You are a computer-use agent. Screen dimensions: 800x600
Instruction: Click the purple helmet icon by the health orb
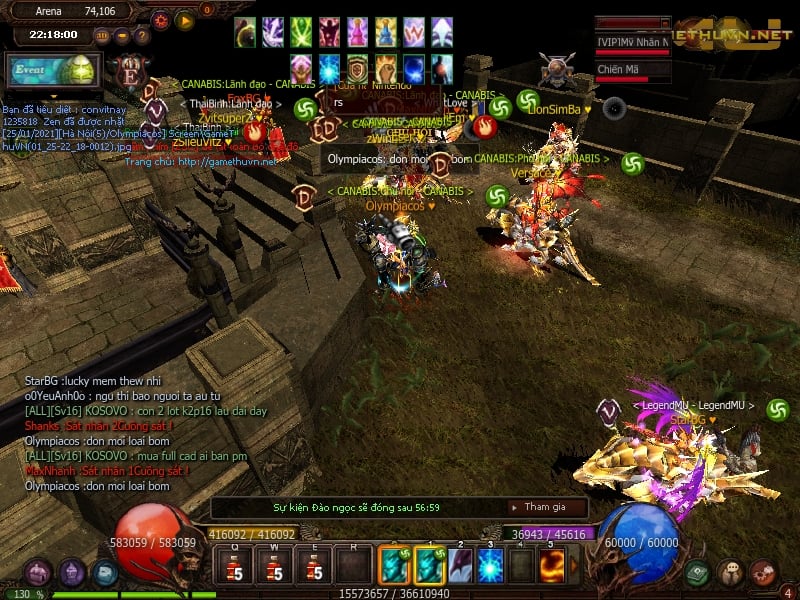coord(71,573)
